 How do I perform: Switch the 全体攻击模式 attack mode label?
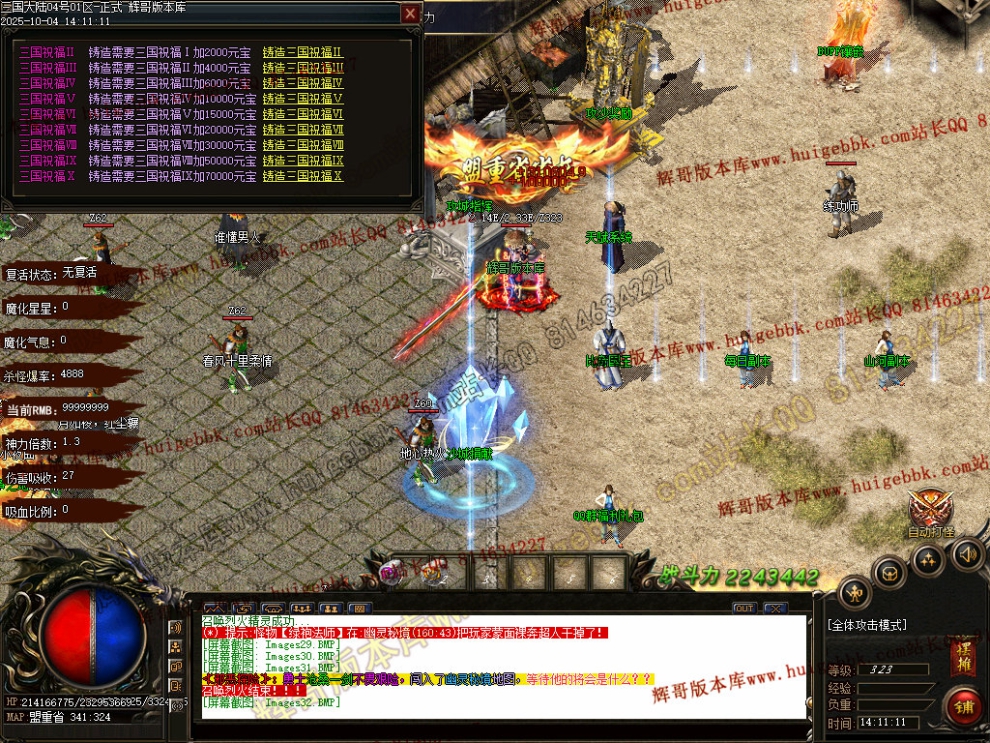(x=868, y=625)
